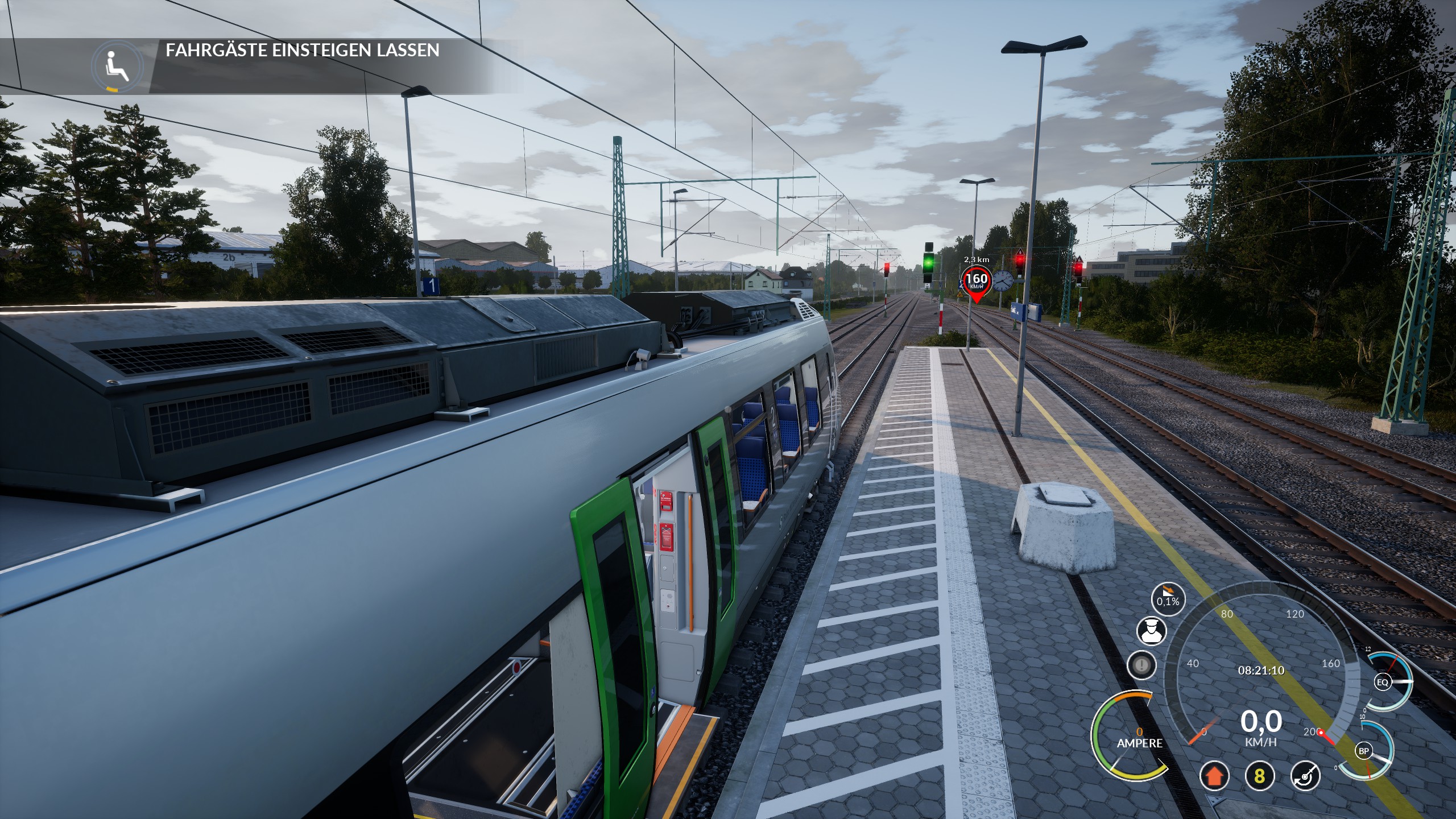The width and height of the screenshot is (1456, 819).
Task: Click the yellow number 8 indicator
Action: tap(1259, 776)
